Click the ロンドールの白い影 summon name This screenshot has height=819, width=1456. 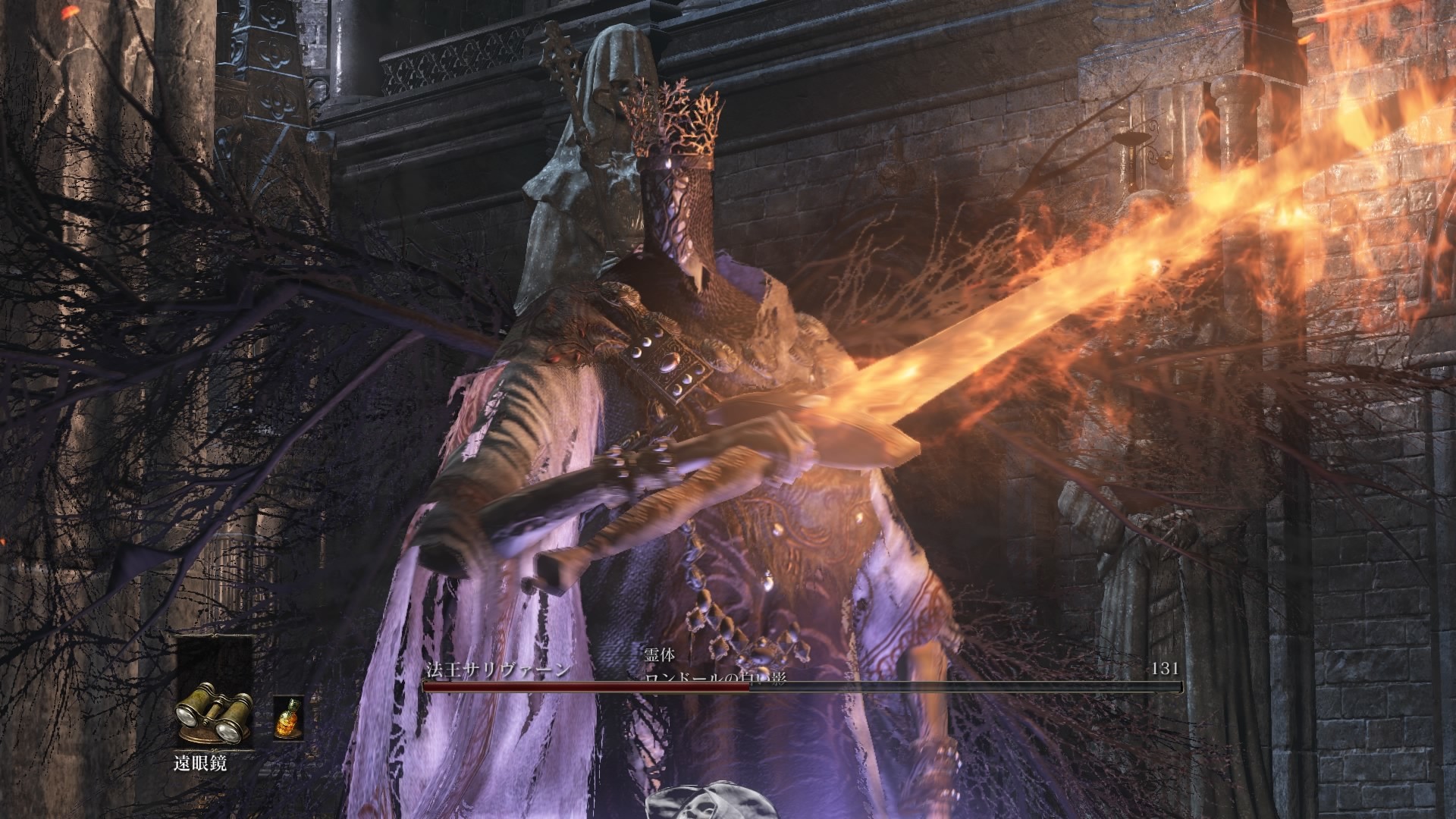click(x=716, y=676)
